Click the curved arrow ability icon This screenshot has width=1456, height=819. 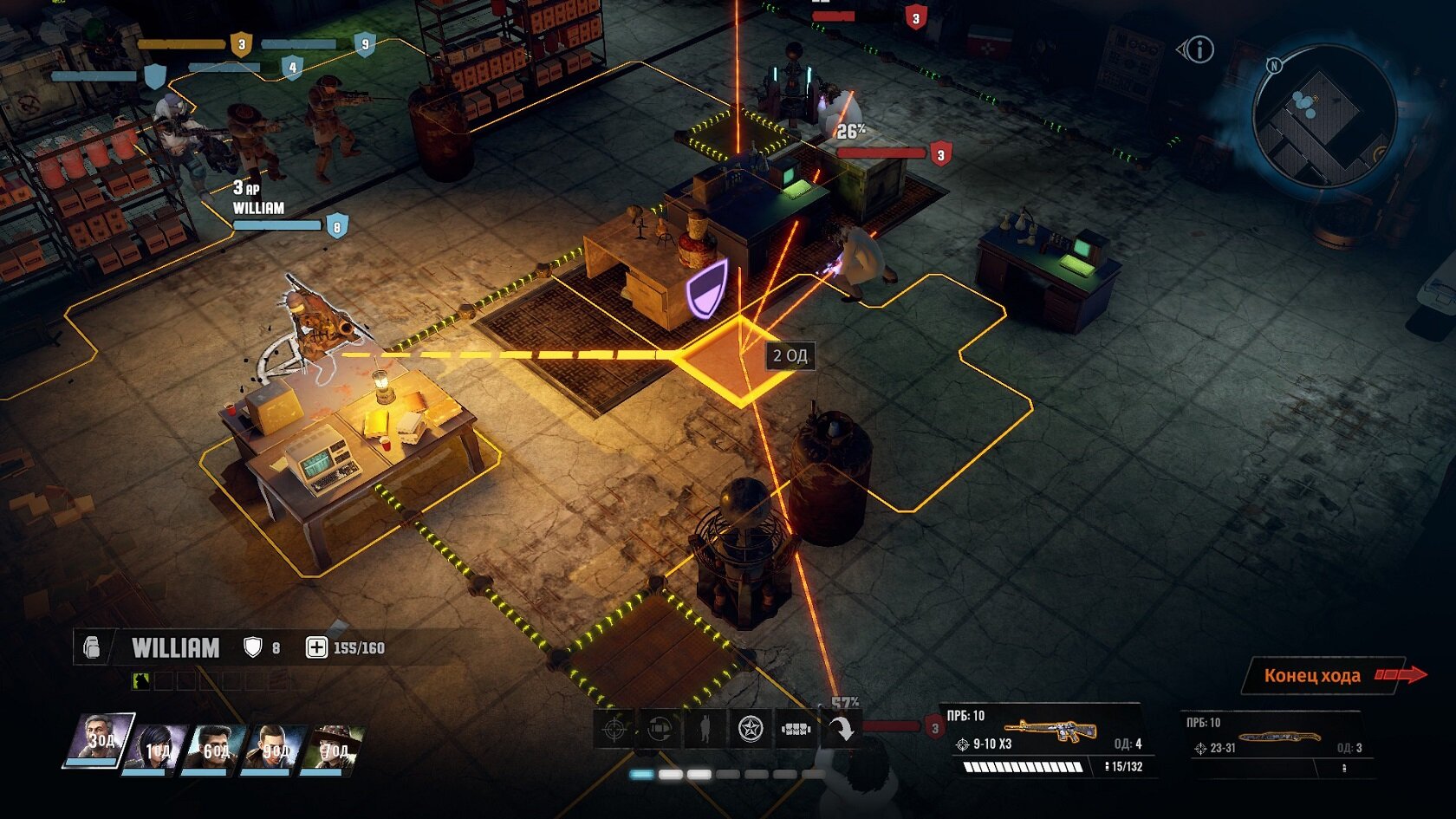[840, 729]
